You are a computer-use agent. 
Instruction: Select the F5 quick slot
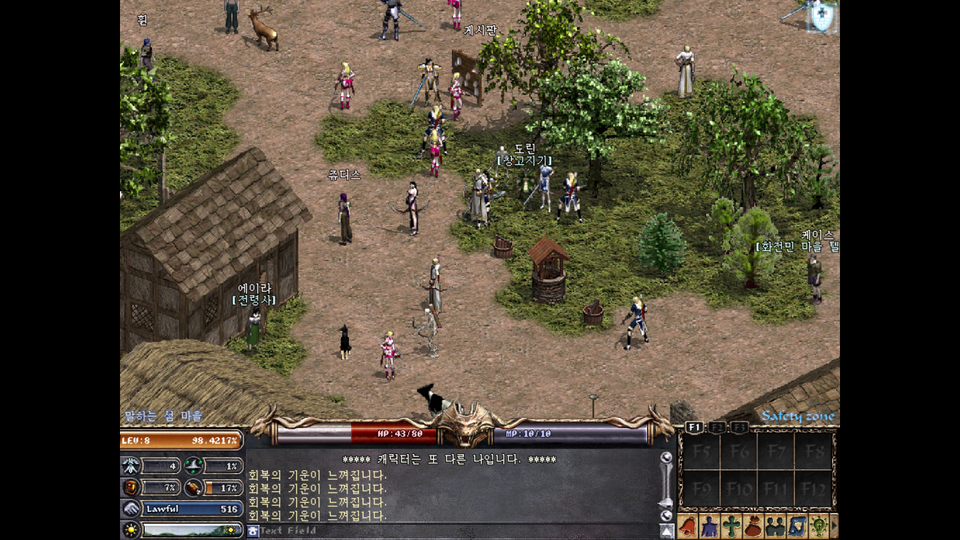point(699,452)
